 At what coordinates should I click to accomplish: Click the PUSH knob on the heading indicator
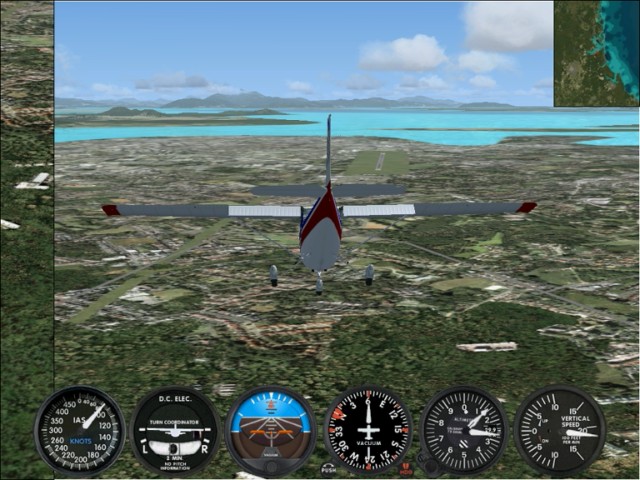point(329,467)
